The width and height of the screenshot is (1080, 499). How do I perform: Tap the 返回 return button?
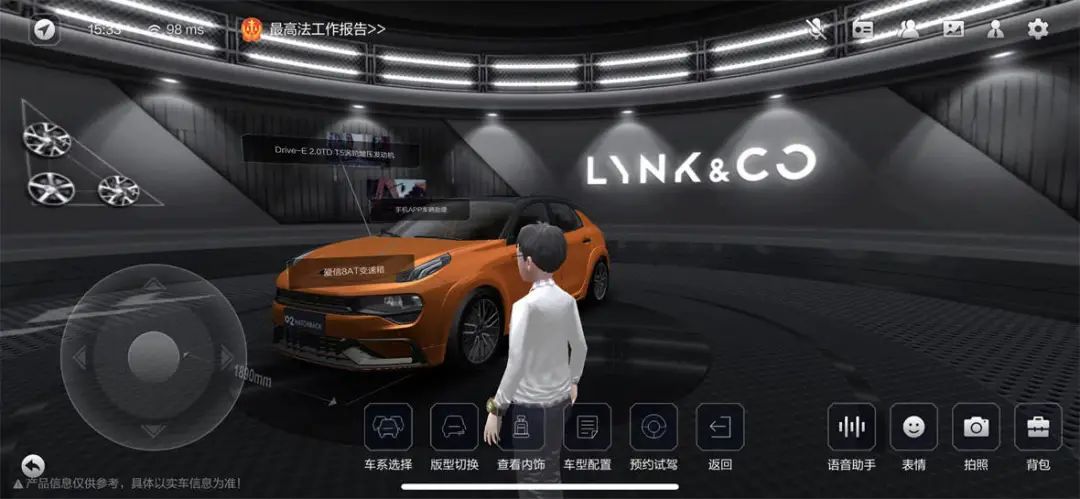pyautogui.click(x=720, y=427)
